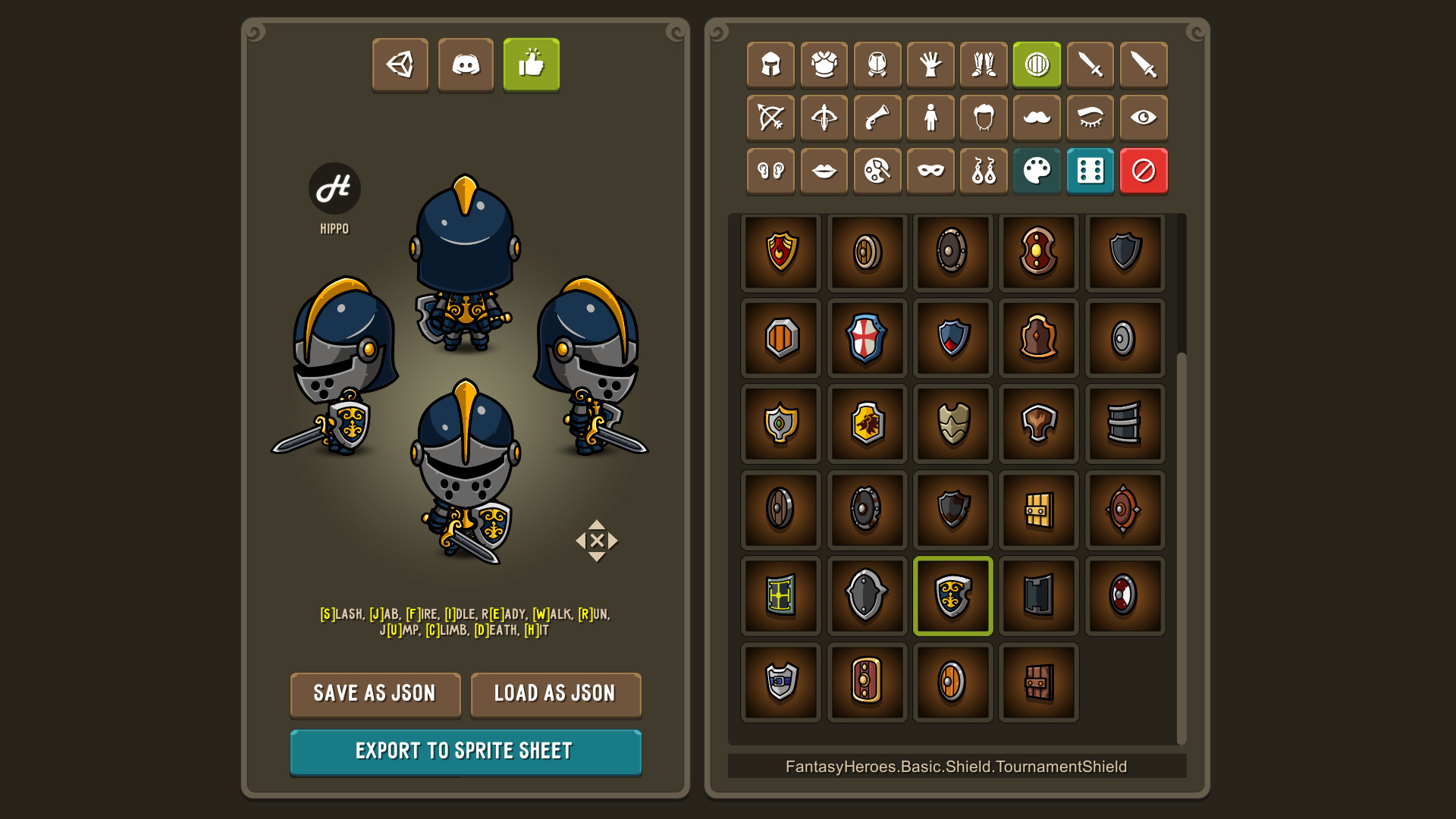Click the Save As JSON button
Image resolution: width=1456 pixels, height=819 pixels.
click(375, 695)
